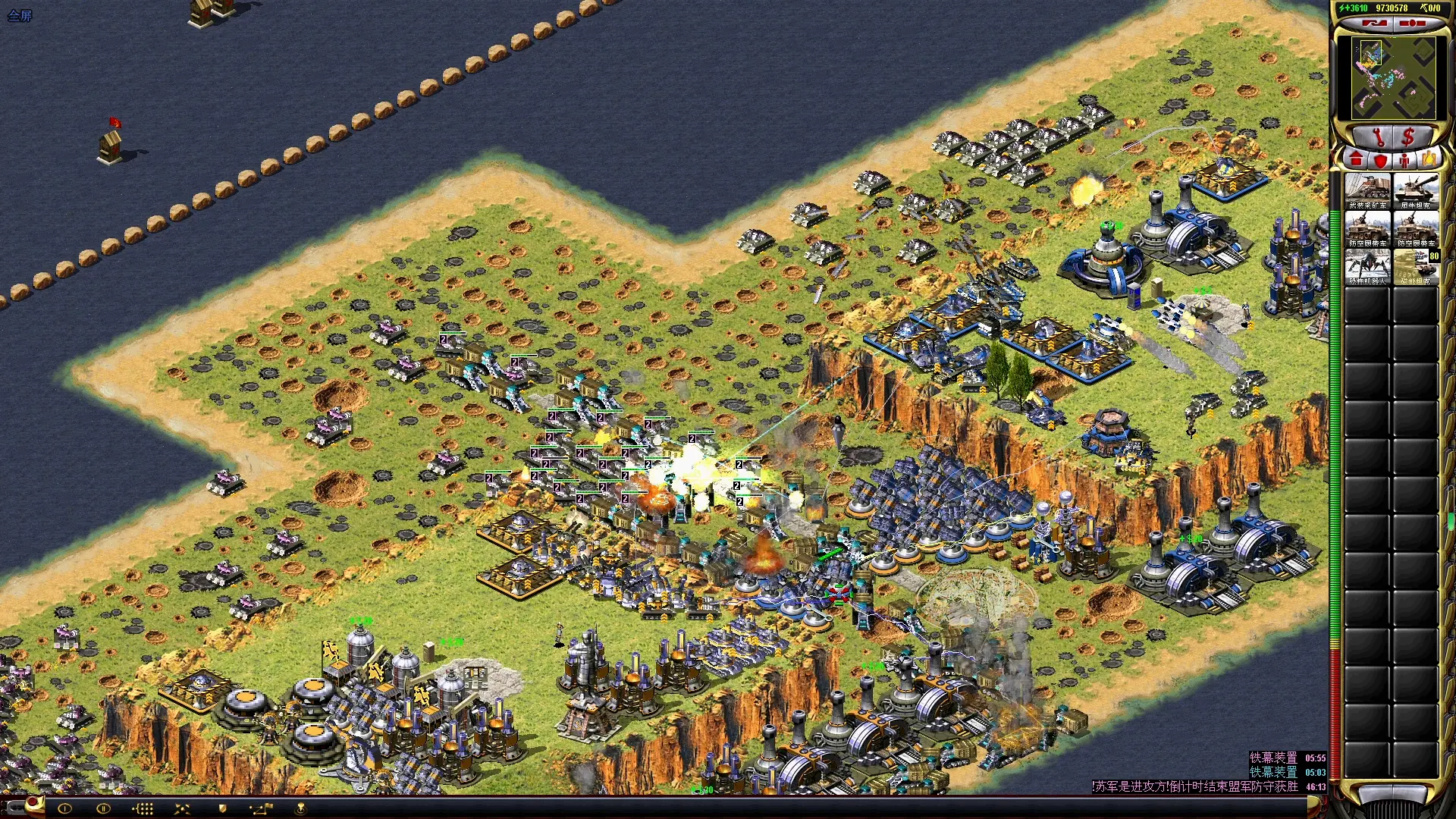1456x819 pixels.
Task: Switch to the defenses build tab
Action: pos(1380,159)
